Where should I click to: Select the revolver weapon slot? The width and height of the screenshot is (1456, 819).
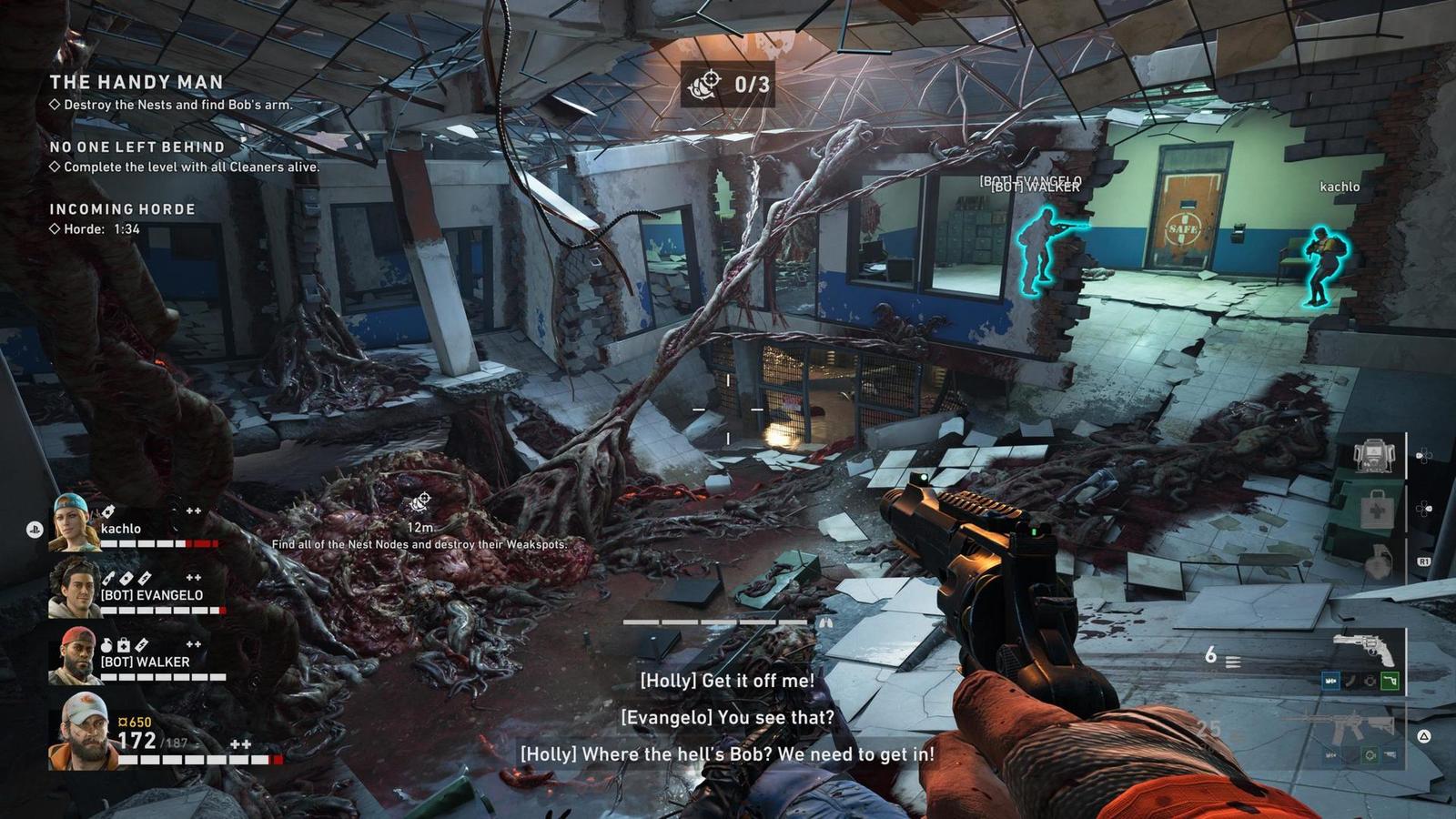point(1362,650)
